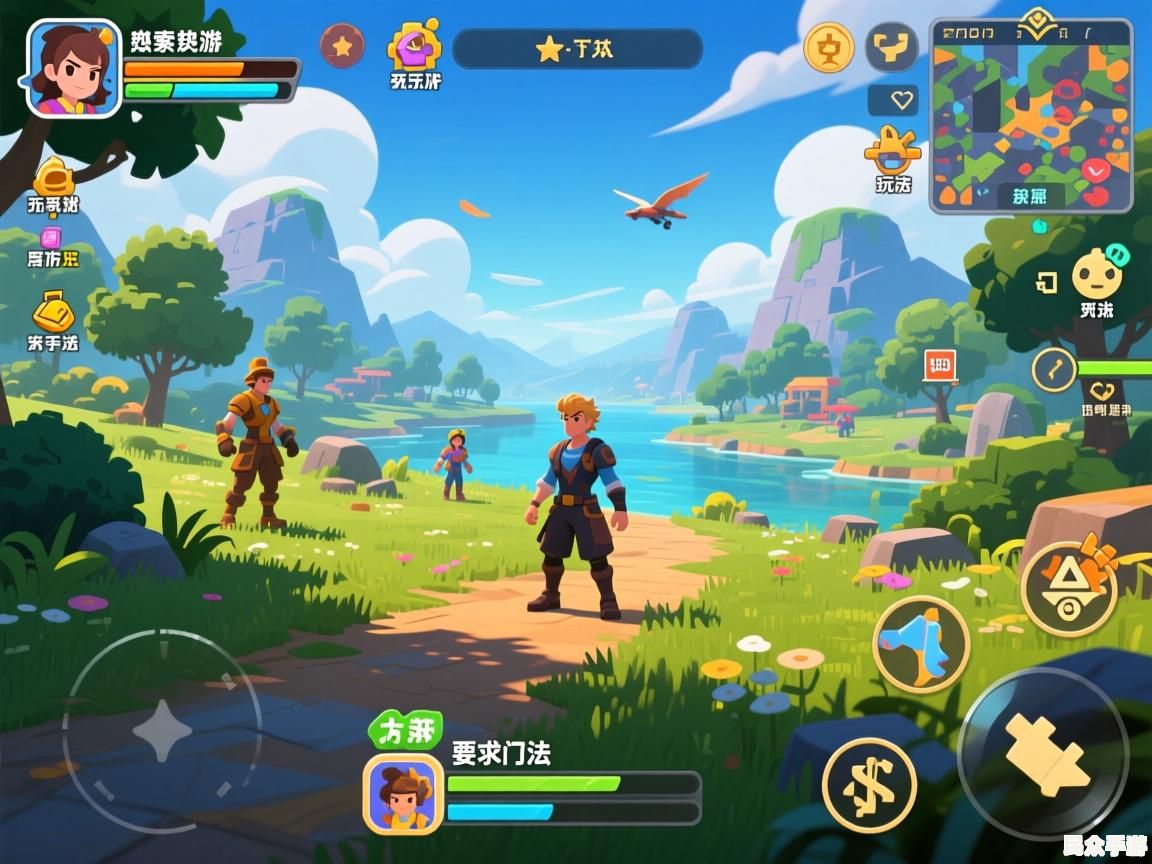Select the companion portrait at the bottom

pyautogui.click(x=403, y=793)
